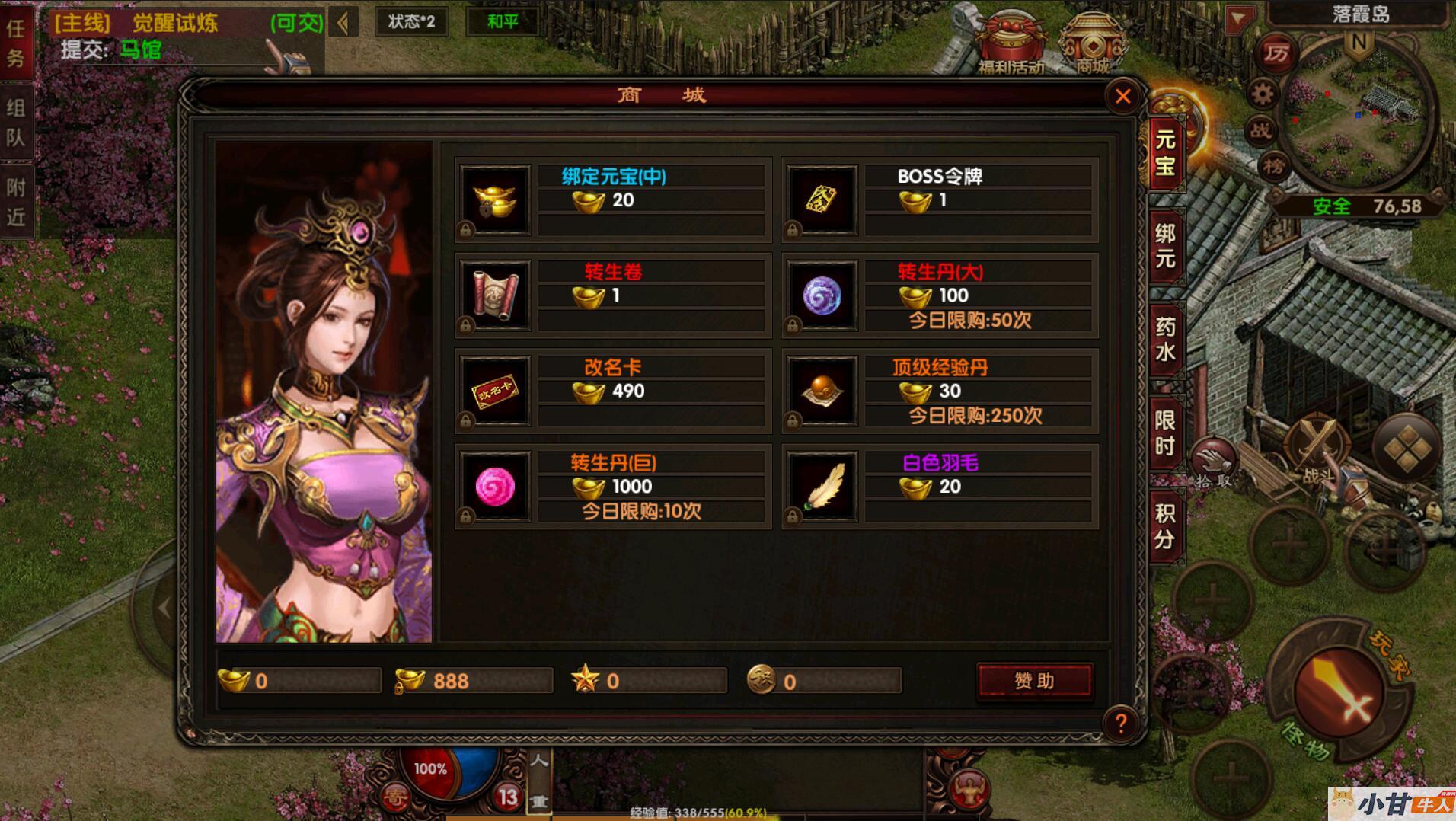Open the shop help question mark
The height and width of the screenshot is (821, 1456).
coord(1120,723)
